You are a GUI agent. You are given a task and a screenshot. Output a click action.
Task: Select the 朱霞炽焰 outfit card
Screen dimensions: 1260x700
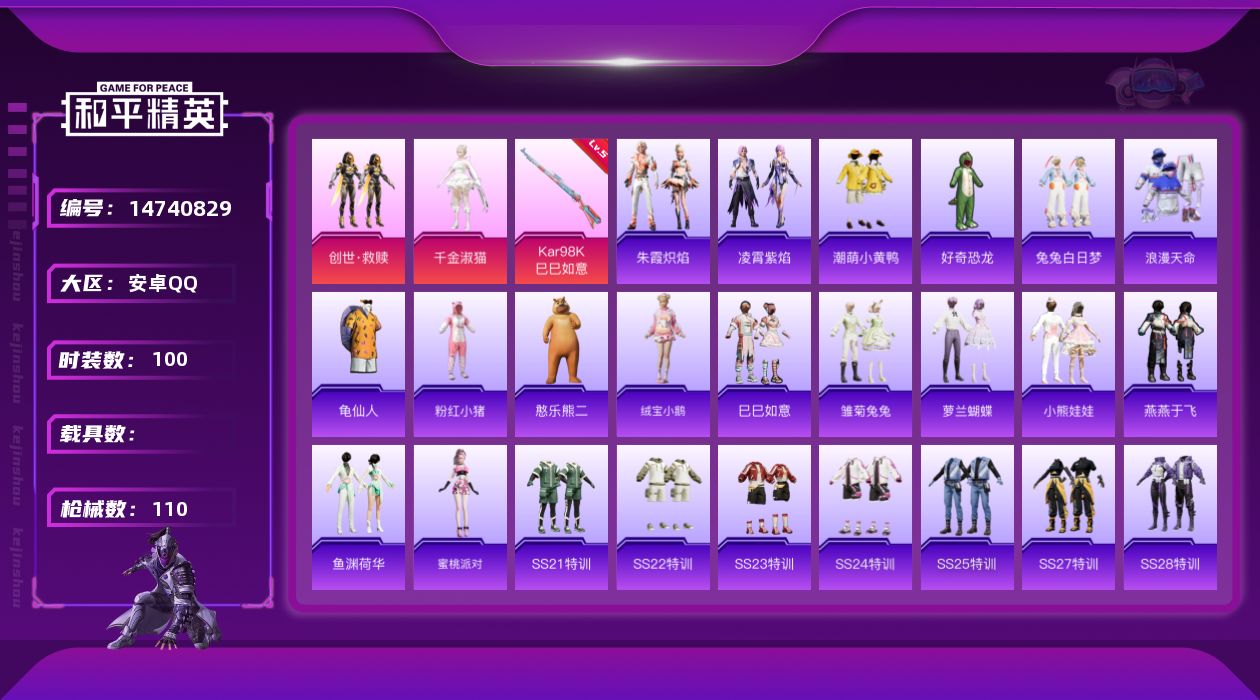(663, 211)
